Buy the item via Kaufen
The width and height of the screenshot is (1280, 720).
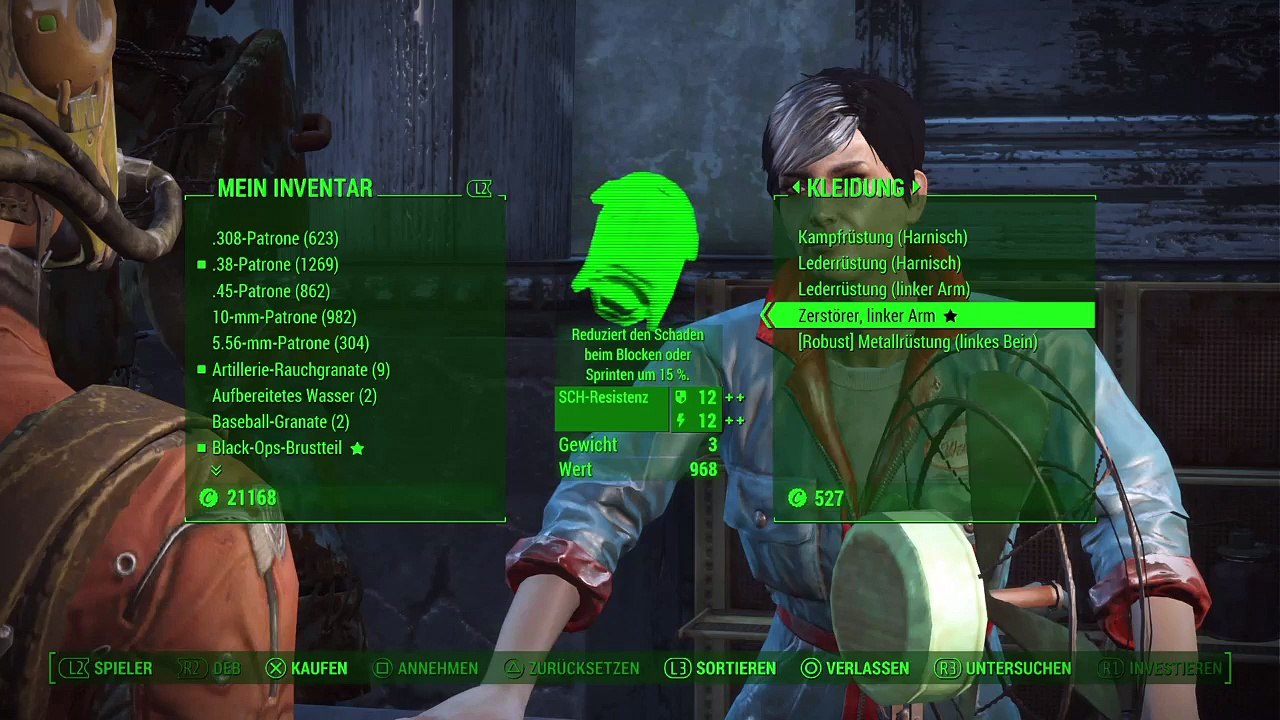point(308,668)
